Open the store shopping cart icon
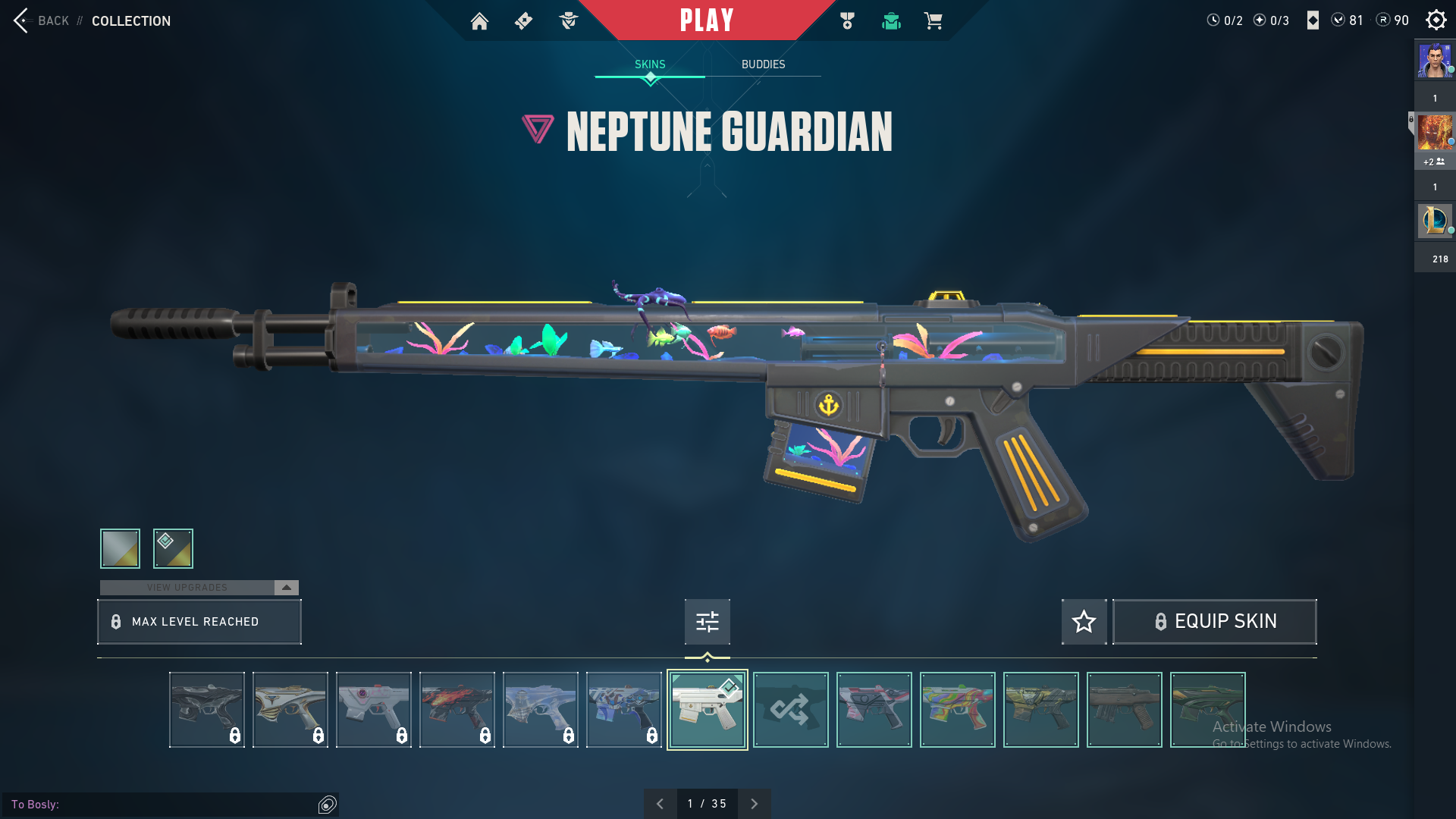The image size is (1456, 819). (933, 21)
